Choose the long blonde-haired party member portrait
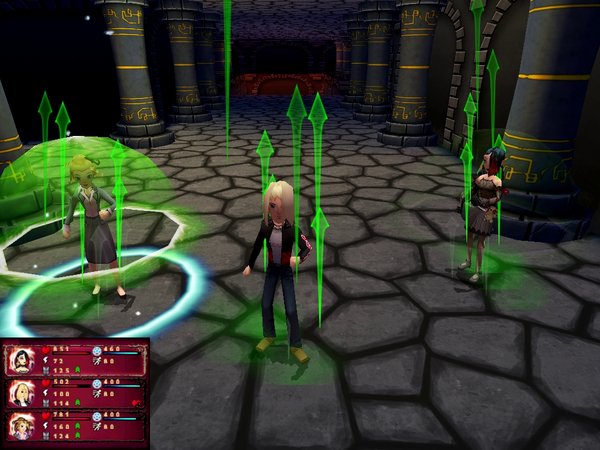Viewport: 600px width, 450px height. (x=21, y=393)
